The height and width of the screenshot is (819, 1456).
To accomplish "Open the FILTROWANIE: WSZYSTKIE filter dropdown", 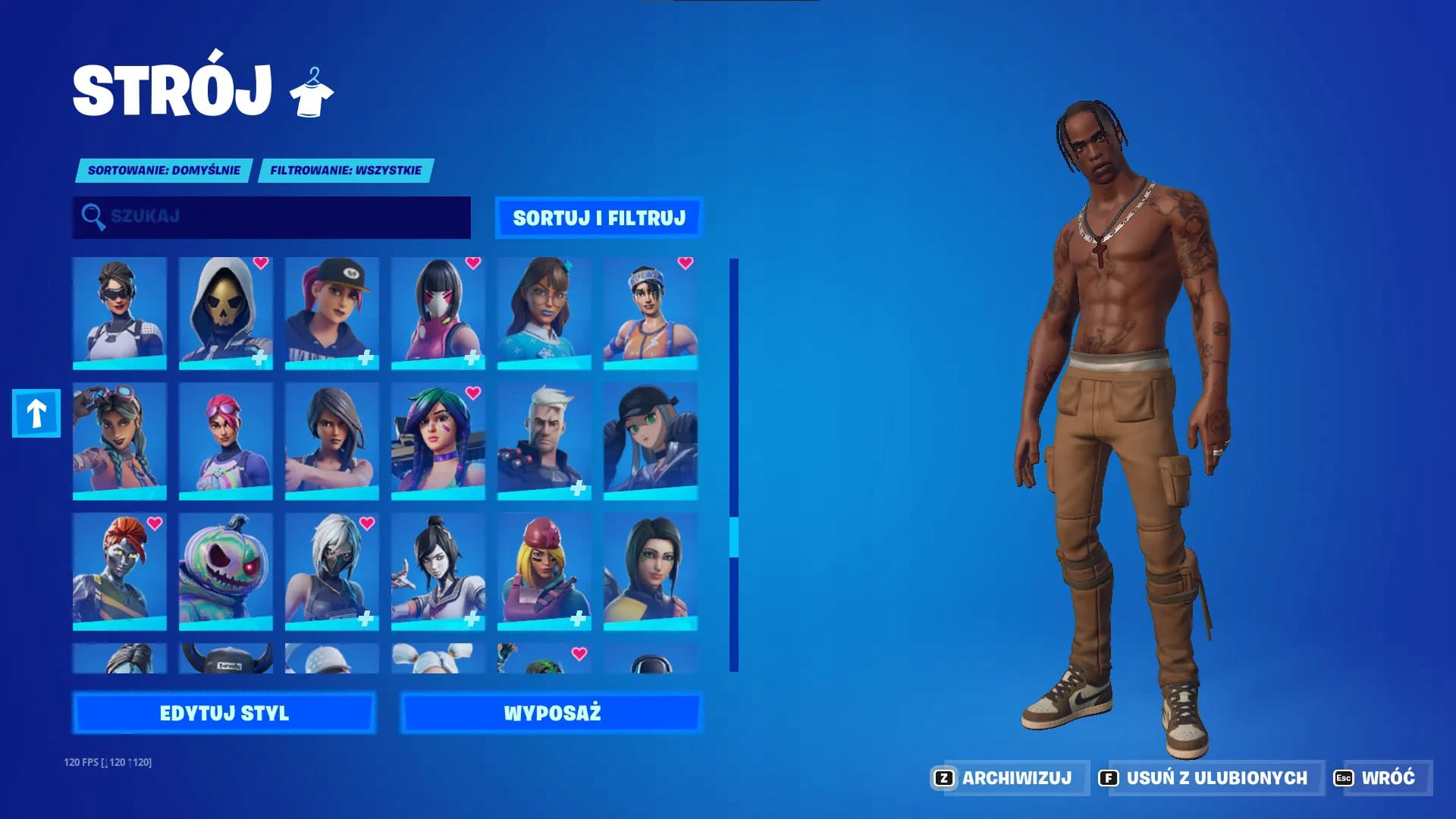I will coord(344,171).
